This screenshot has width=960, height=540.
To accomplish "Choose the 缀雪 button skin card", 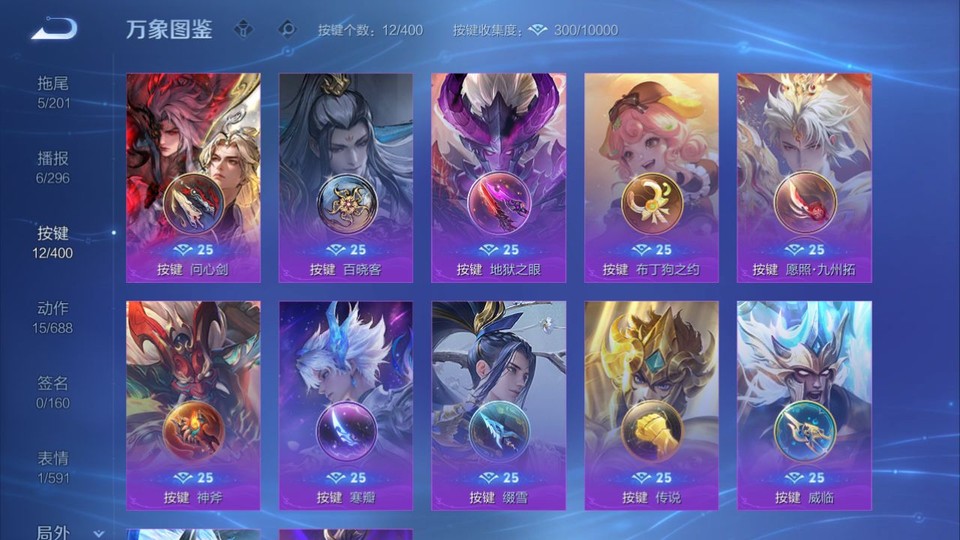I will coord(498,405).
